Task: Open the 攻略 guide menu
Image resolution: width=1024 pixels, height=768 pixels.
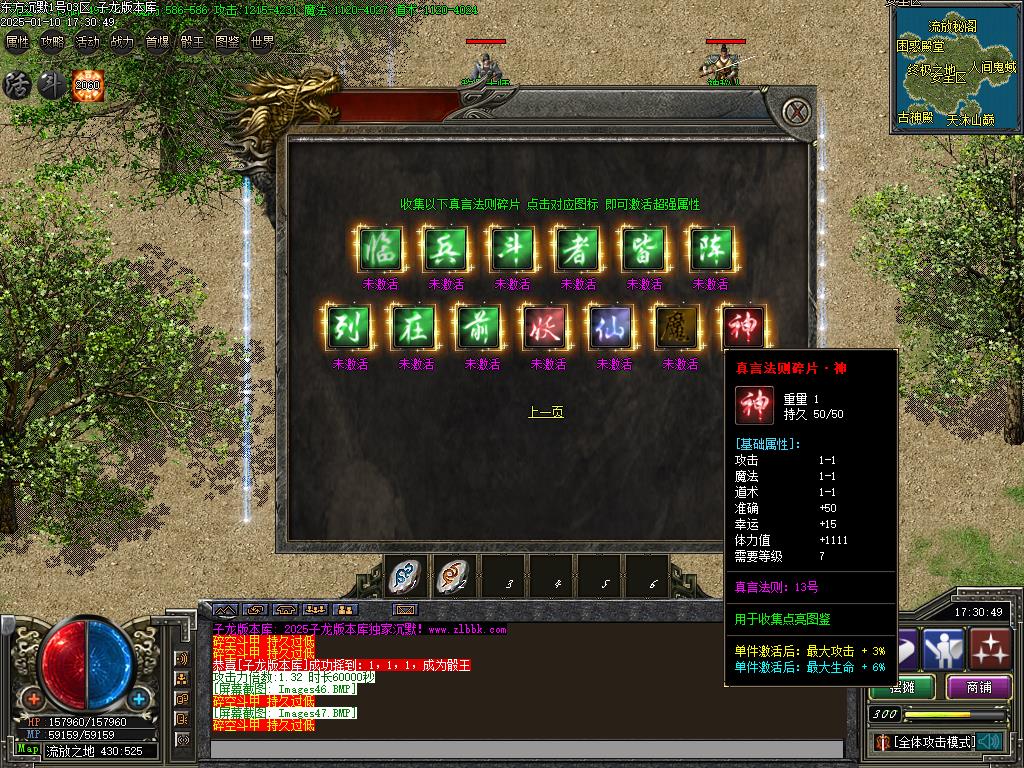Action: (x=52, y=42)
